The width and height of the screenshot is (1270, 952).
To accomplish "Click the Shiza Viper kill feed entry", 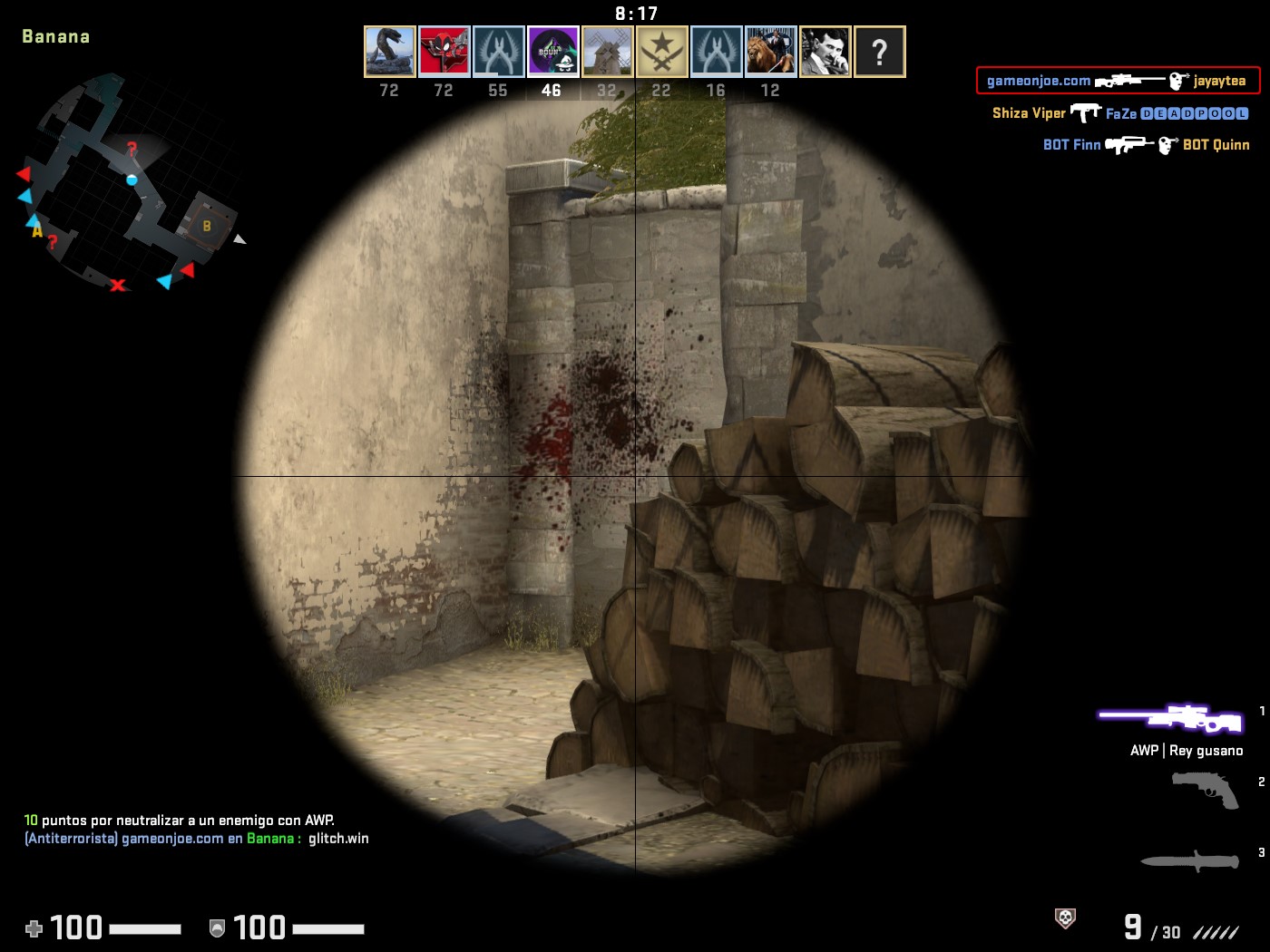I will [x=1119, y=113].
